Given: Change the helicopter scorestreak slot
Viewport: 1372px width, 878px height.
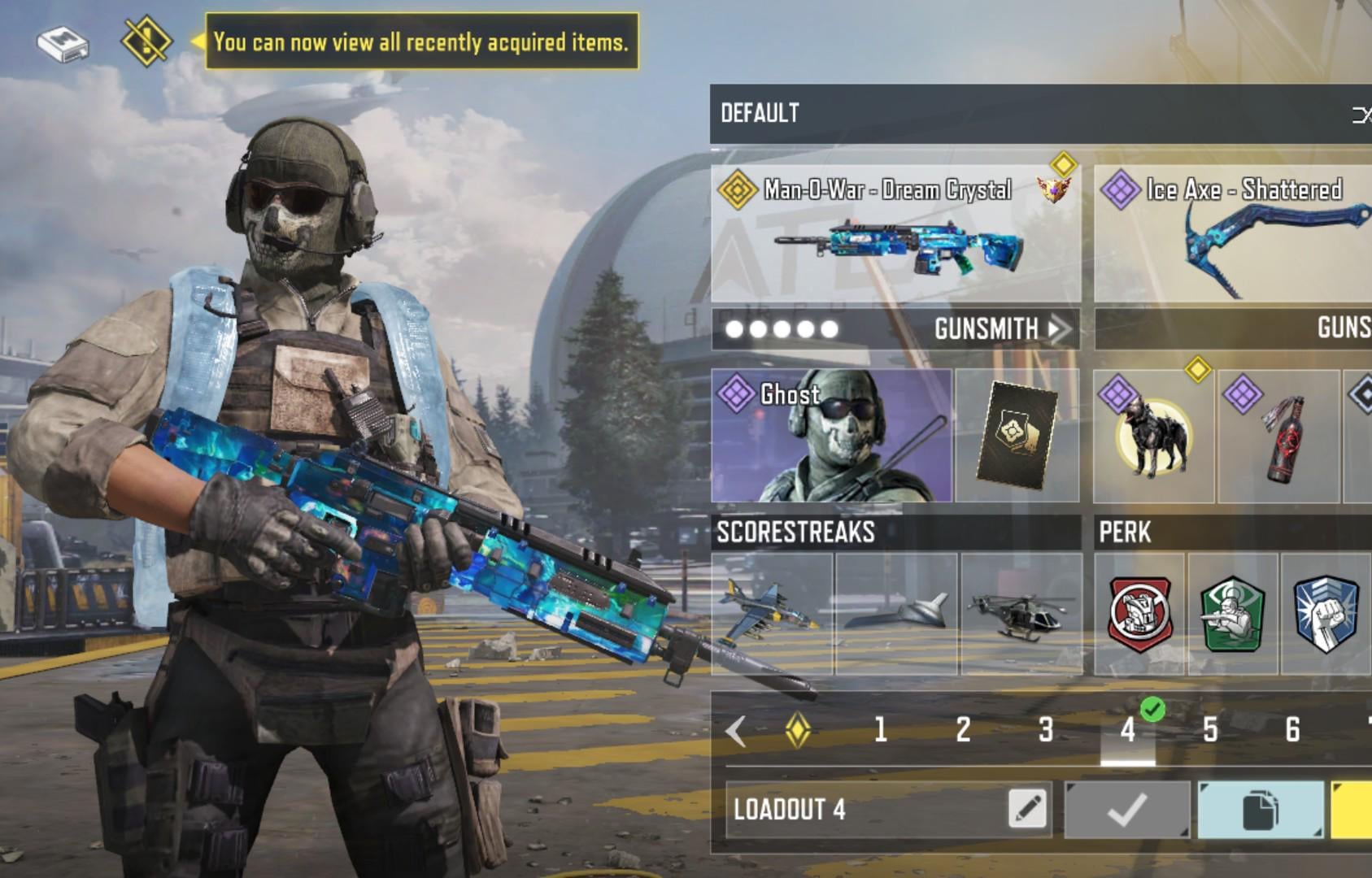Looking at the screenshot, I should click(x=1021, y=615).
